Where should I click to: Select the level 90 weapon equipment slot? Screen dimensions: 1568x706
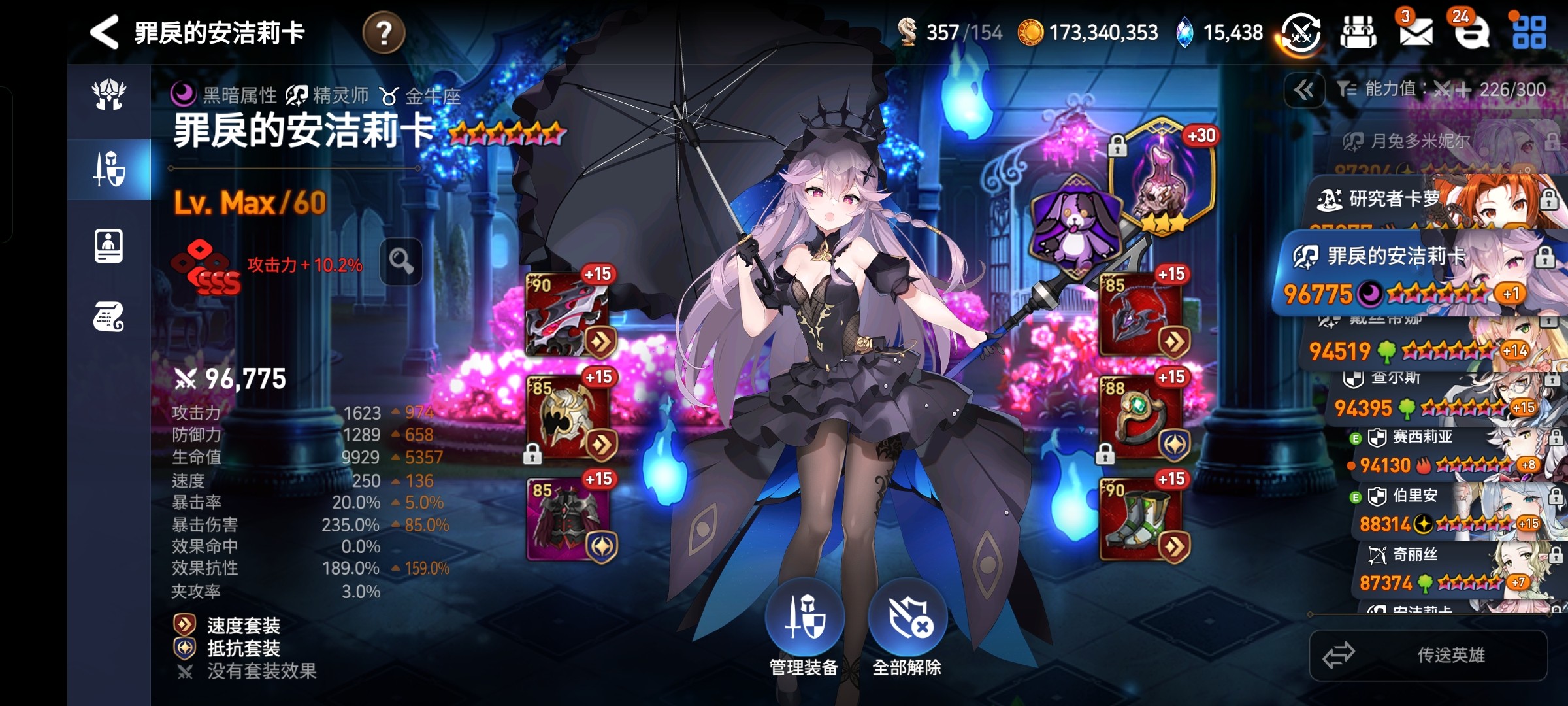click(568, 315)
